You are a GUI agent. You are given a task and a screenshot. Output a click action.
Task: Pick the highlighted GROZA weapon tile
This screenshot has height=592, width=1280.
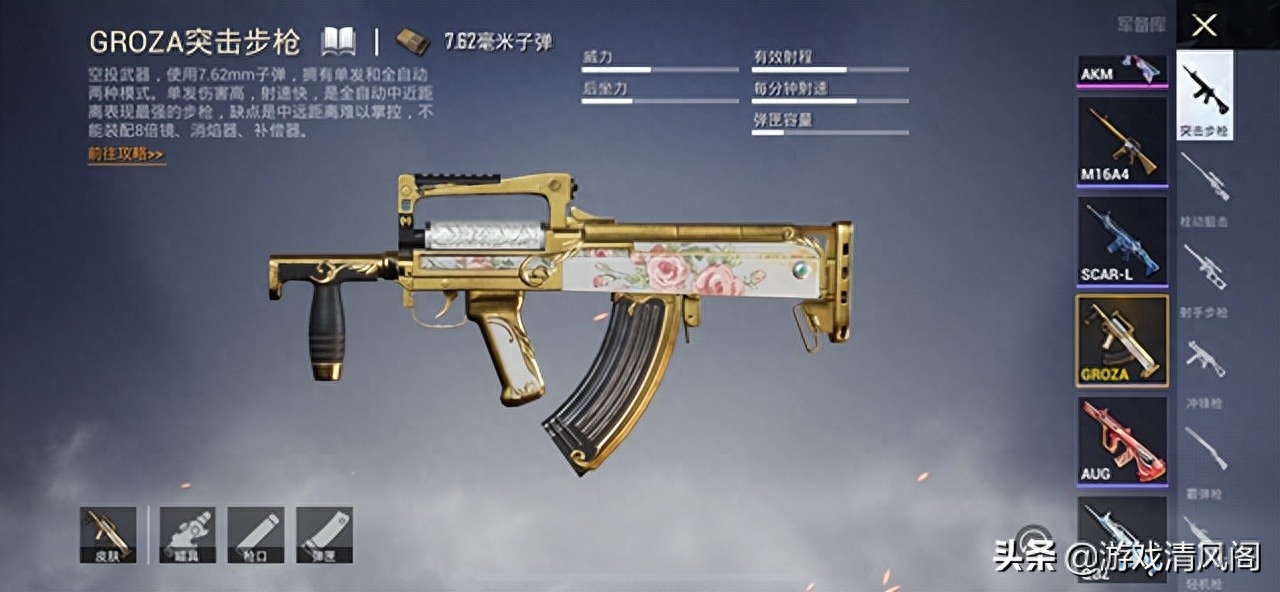(1121, 340)
